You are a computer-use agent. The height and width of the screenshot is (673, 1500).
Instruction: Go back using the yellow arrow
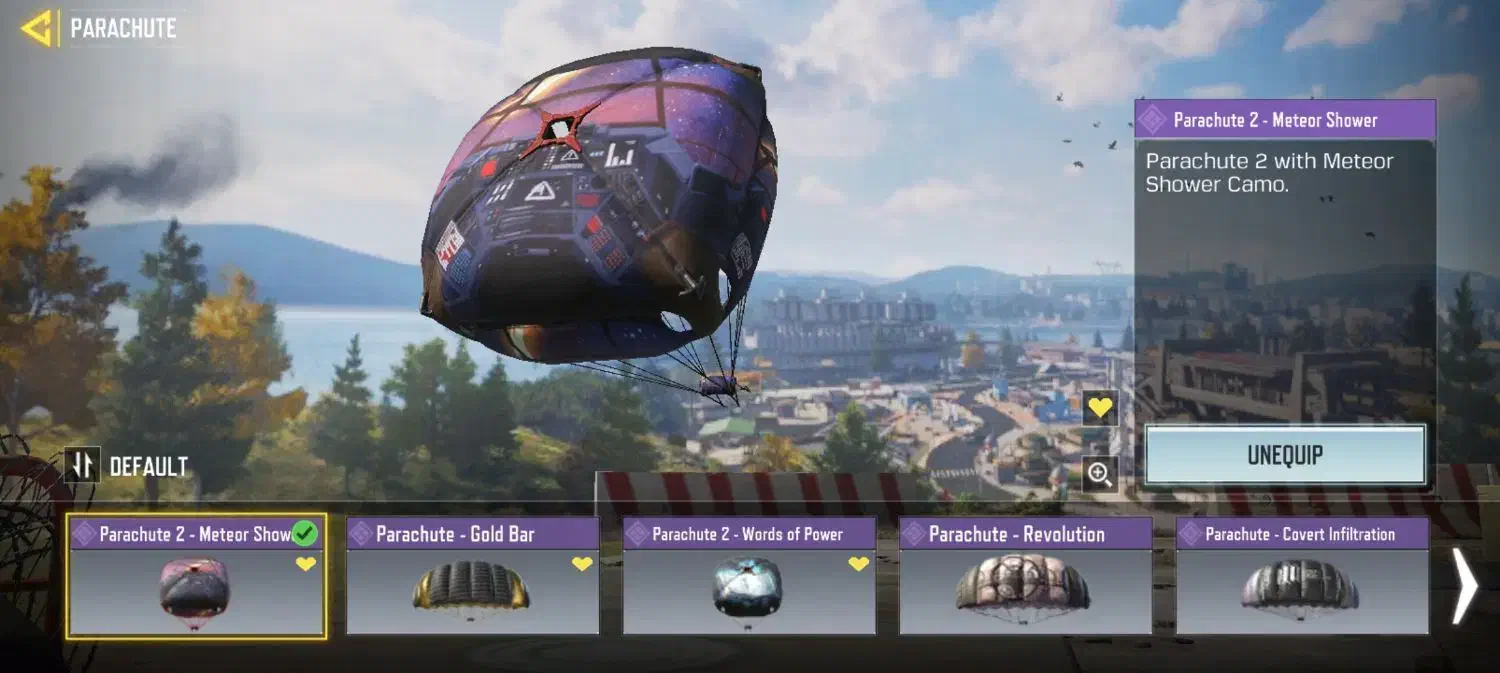[36, 28]
